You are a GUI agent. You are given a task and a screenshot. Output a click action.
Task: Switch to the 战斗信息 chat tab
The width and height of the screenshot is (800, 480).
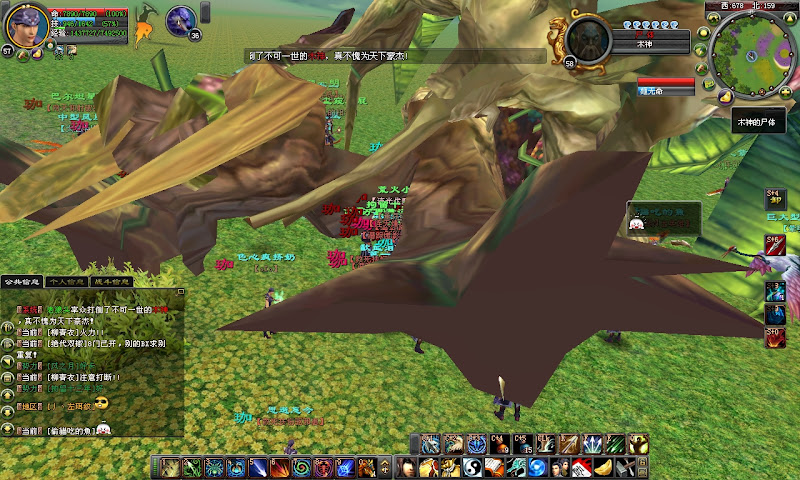point(112,283)
